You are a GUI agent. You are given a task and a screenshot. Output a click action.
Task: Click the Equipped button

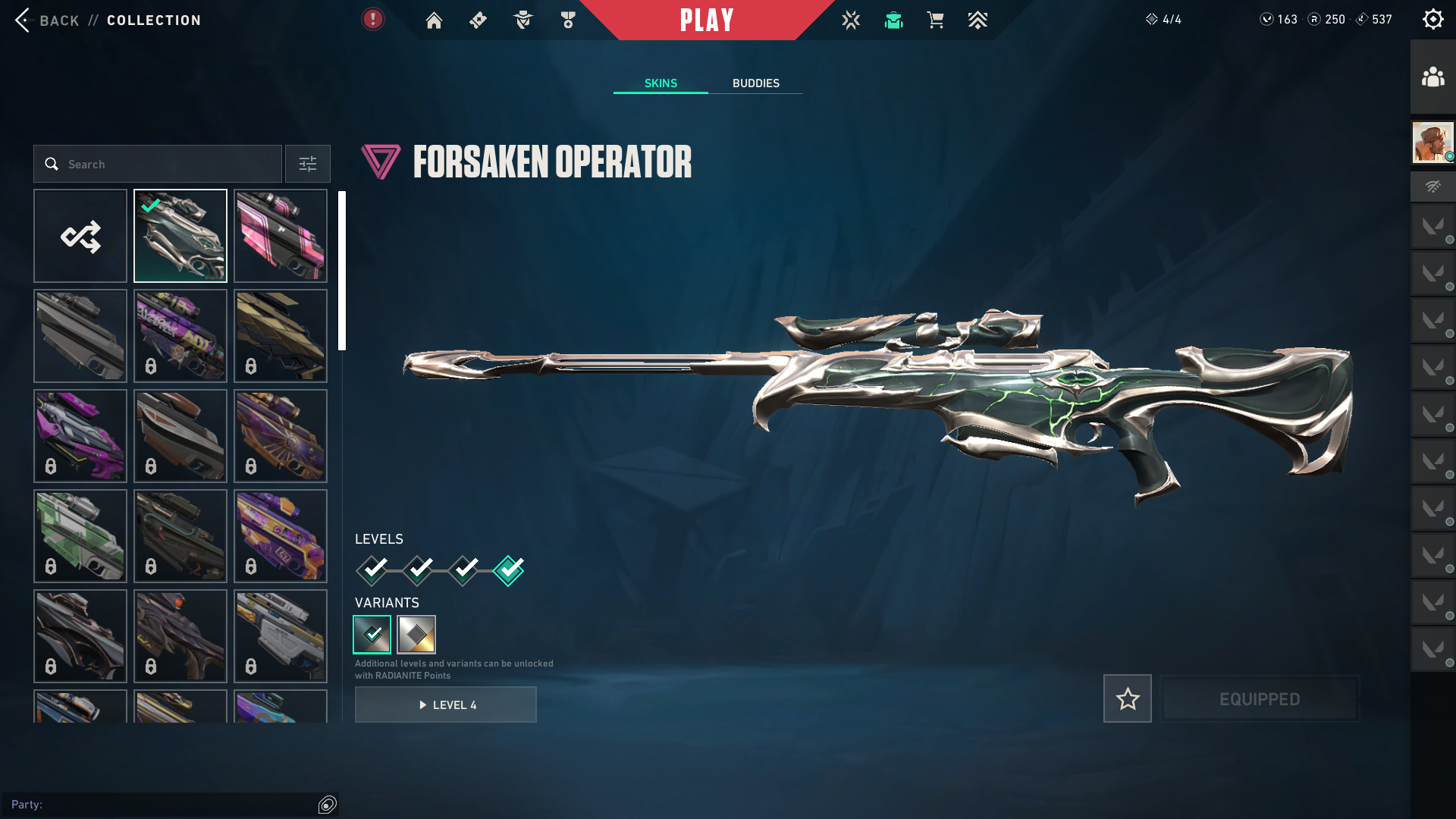(x=1260, y=698)
